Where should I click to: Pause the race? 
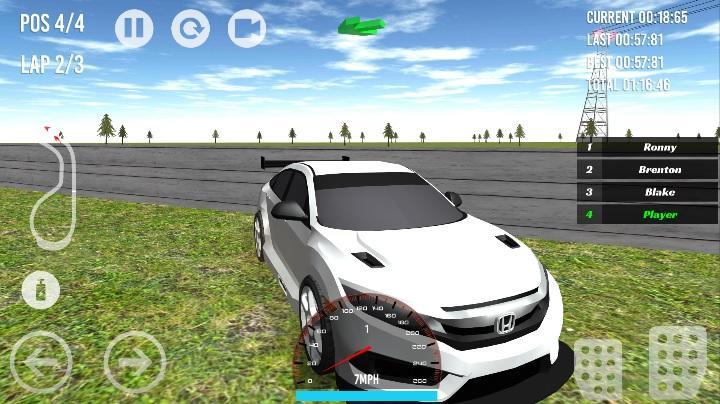[x=134, y=28]
